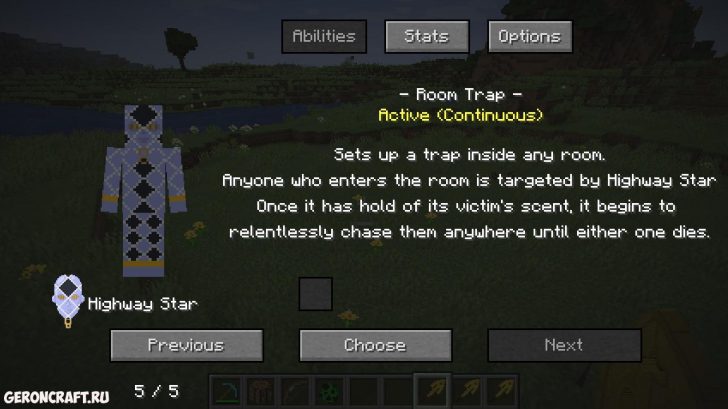Click the greyed-out Next button
The width and height of the screenshot is (728, 409).
tap(563, 345)
